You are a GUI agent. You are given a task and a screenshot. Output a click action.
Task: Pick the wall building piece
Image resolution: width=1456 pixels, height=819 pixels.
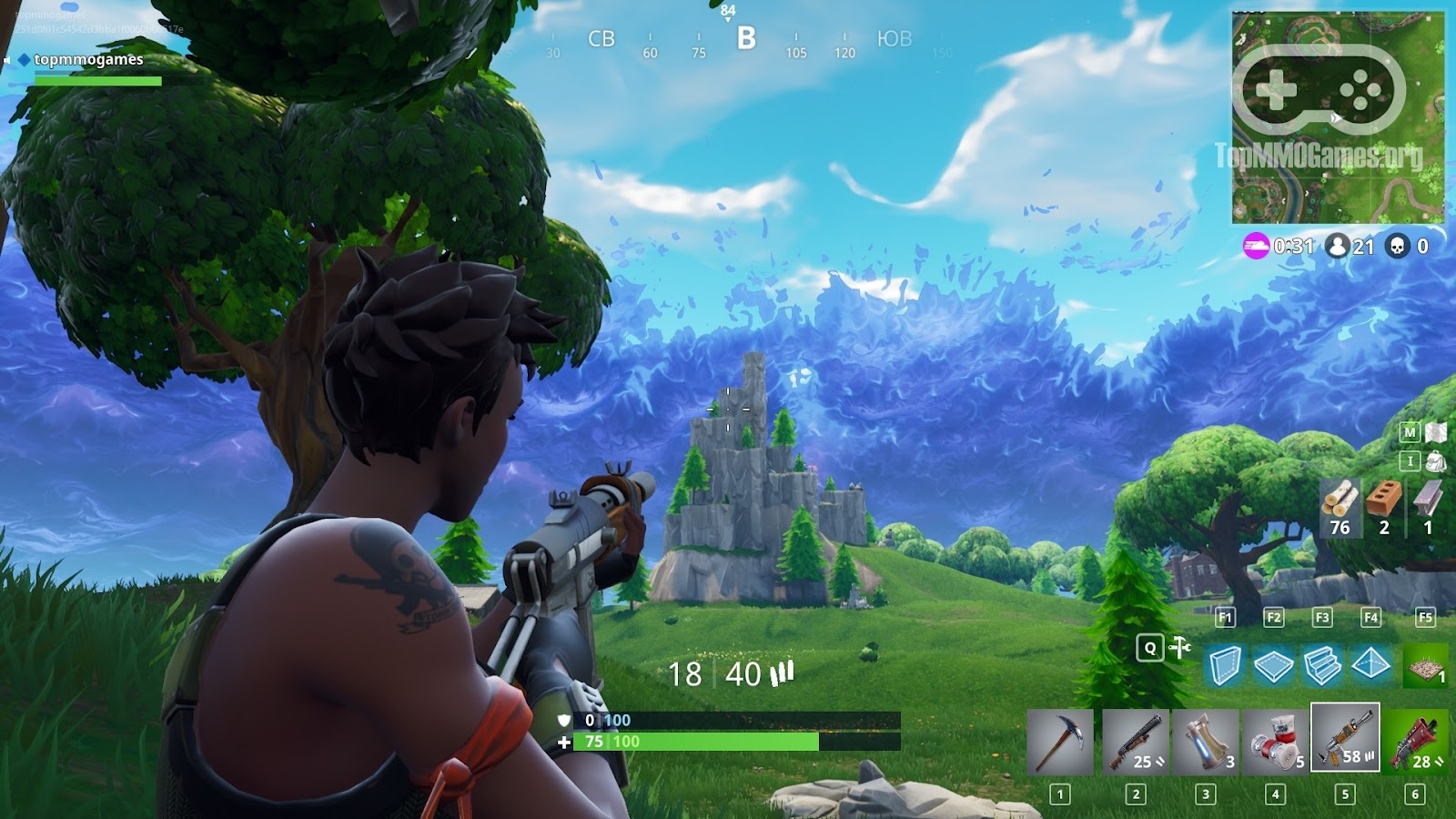[x=1225, y=665]
